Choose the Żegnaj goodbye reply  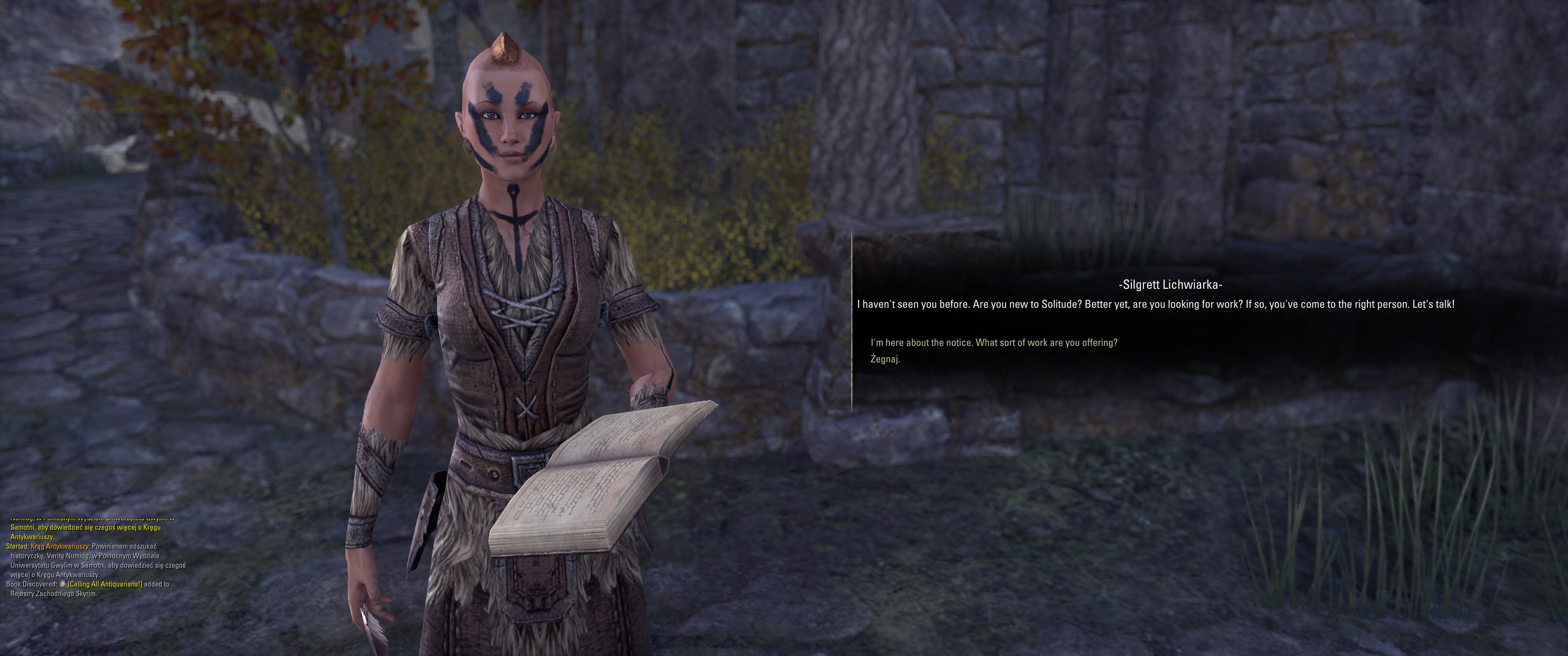tap(885, 359)
